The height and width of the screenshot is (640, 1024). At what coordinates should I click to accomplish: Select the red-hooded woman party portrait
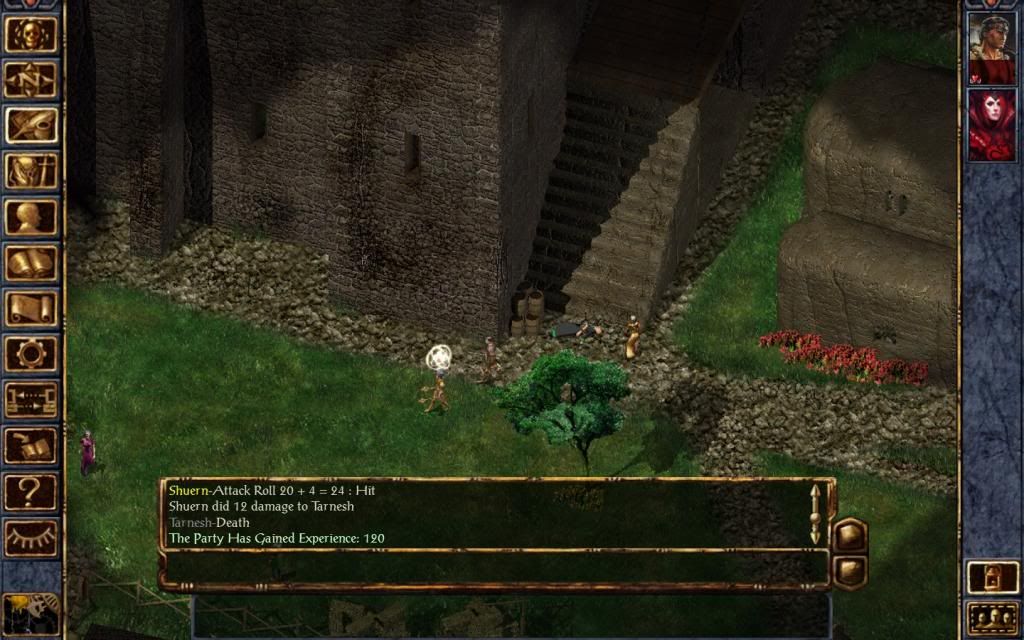991,124
